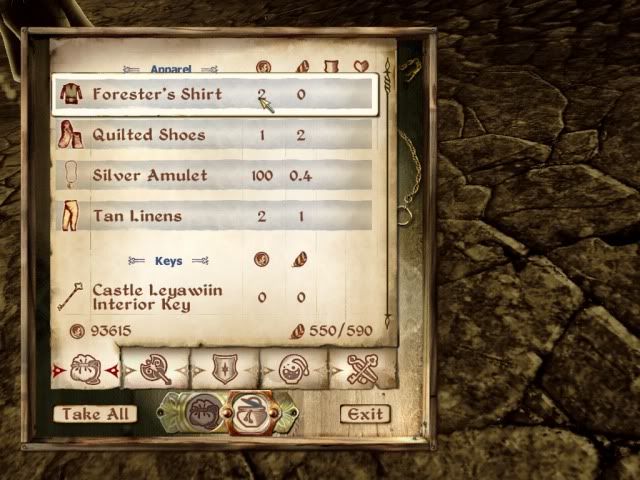Screen dimensions: 640x480
Task: Exit the container menu
Action: (x=364, y=414)
